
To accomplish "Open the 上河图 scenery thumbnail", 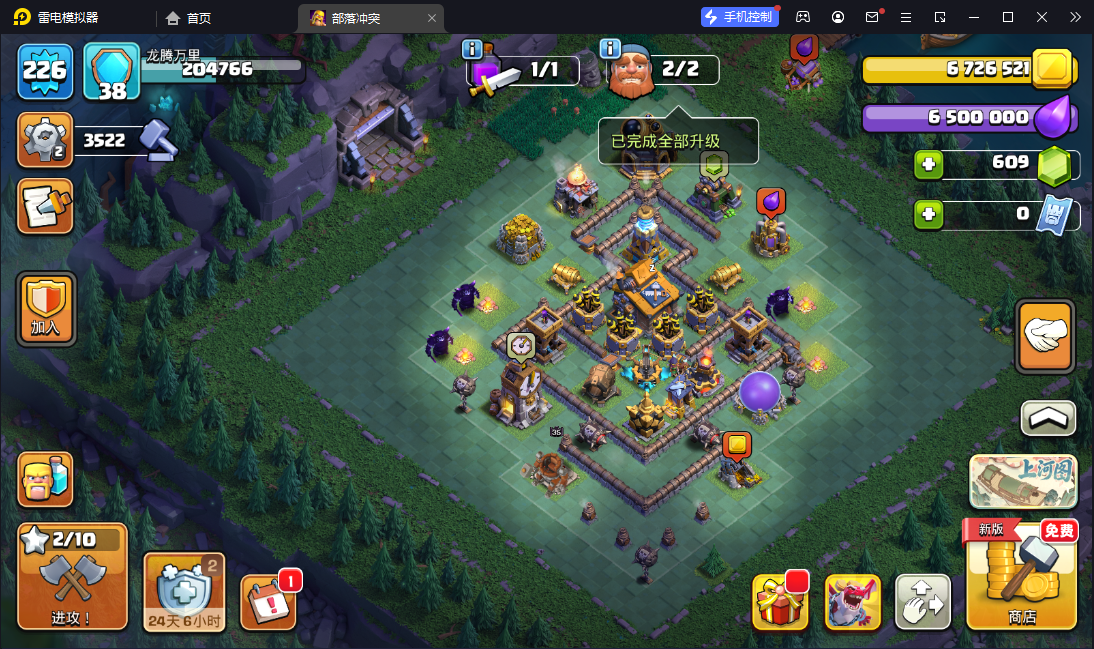I will pos(1021,482).
